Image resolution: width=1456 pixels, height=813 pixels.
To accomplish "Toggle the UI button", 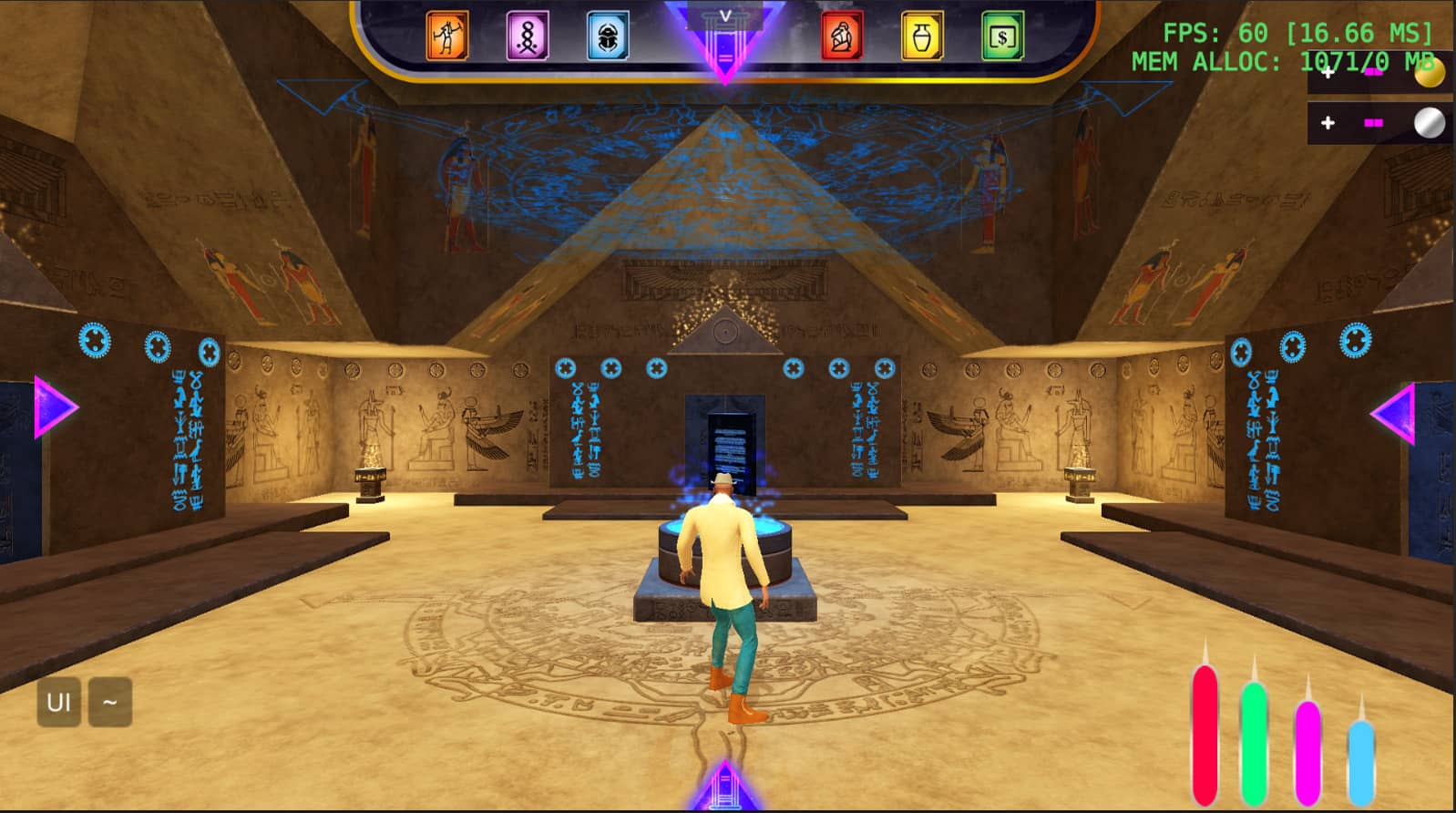I will [x=59, y=703].
